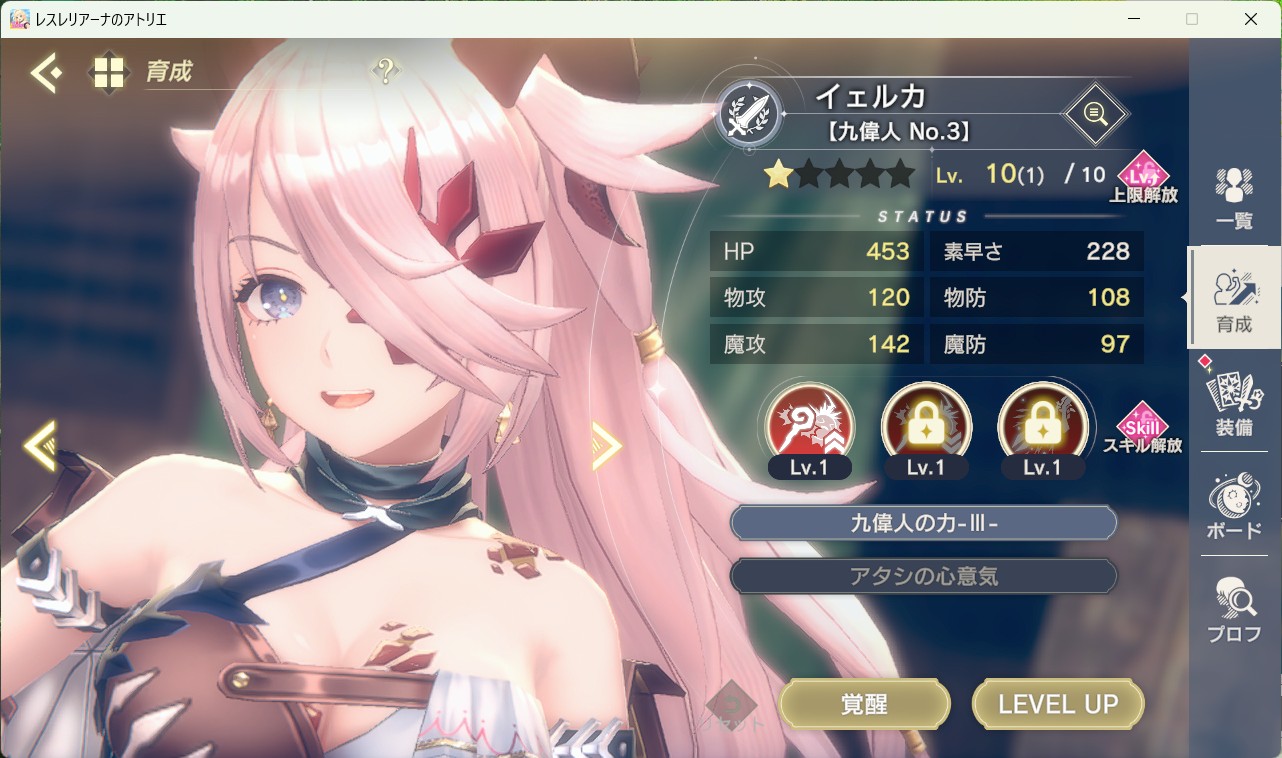Select the アタシの心意気 ability bar
The height and width of the screenshot is (758, 1282).
click(923, 576)
